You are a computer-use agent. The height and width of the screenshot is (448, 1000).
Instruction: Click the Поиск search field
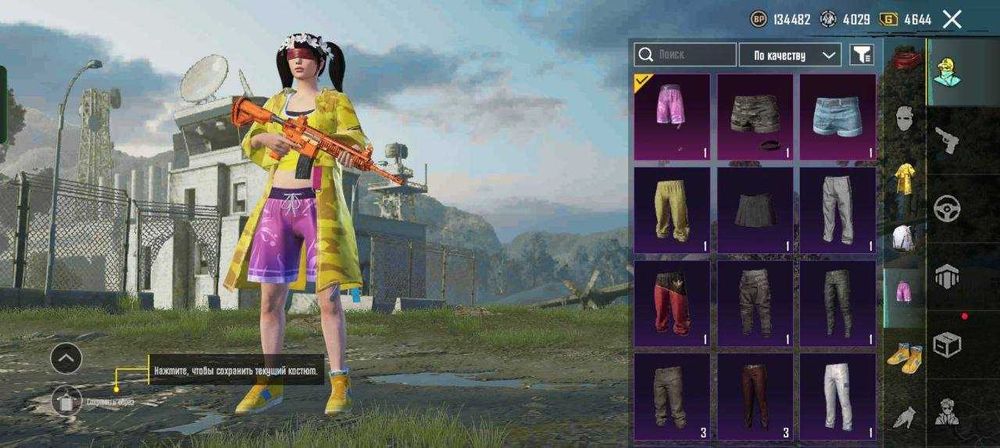coord(686,55)
